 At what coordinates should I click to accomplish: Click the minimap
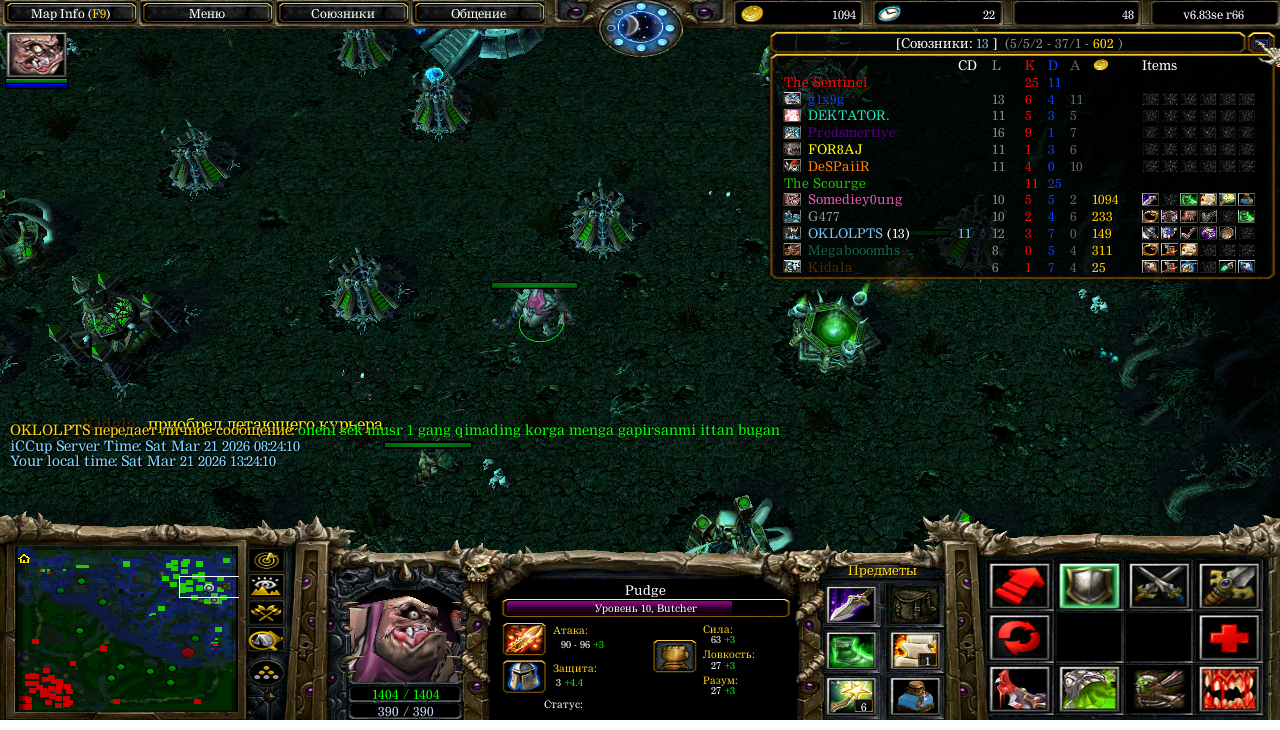click(x=127, y=630)
